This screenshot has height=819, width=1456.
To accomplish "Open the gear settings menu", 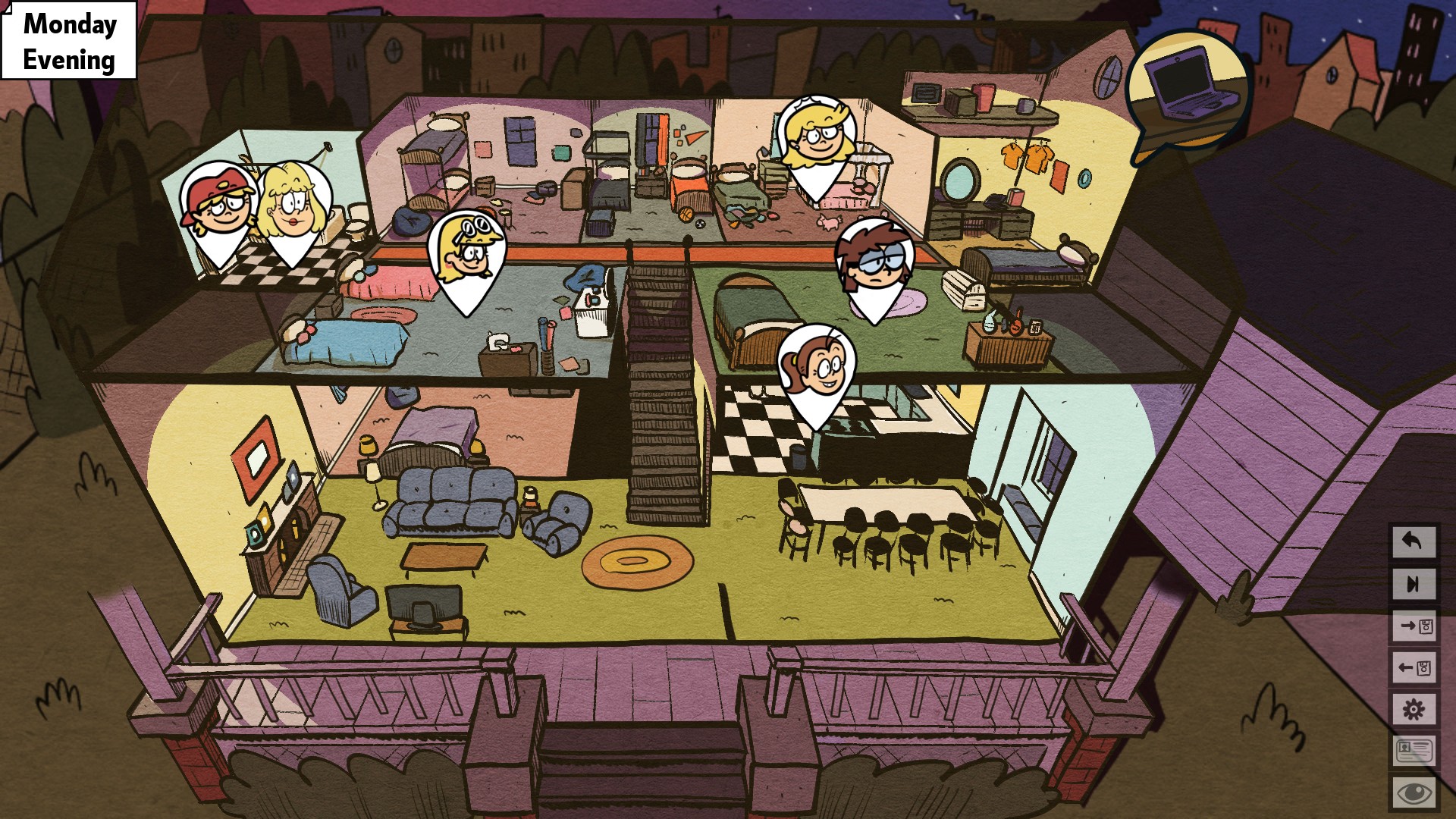I will [1413, 710].
